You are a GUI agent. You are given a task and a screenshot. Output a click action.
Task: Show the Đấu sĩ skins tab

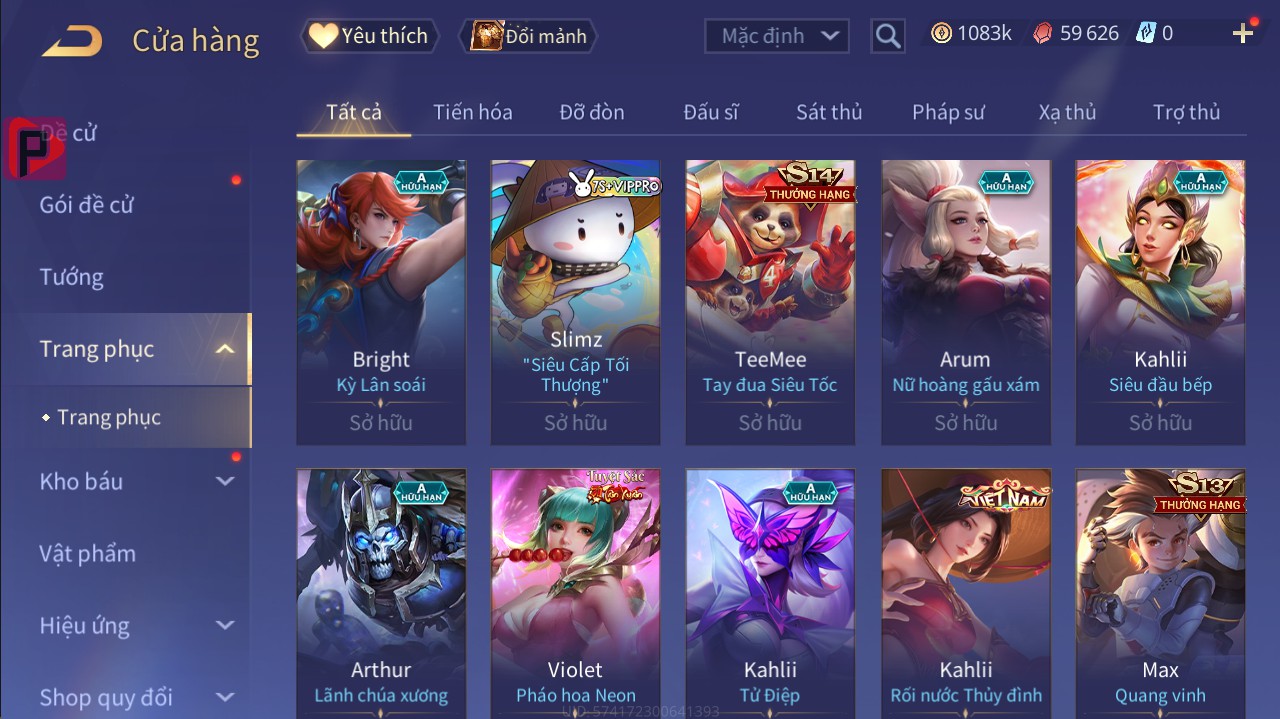coord(711,112)
